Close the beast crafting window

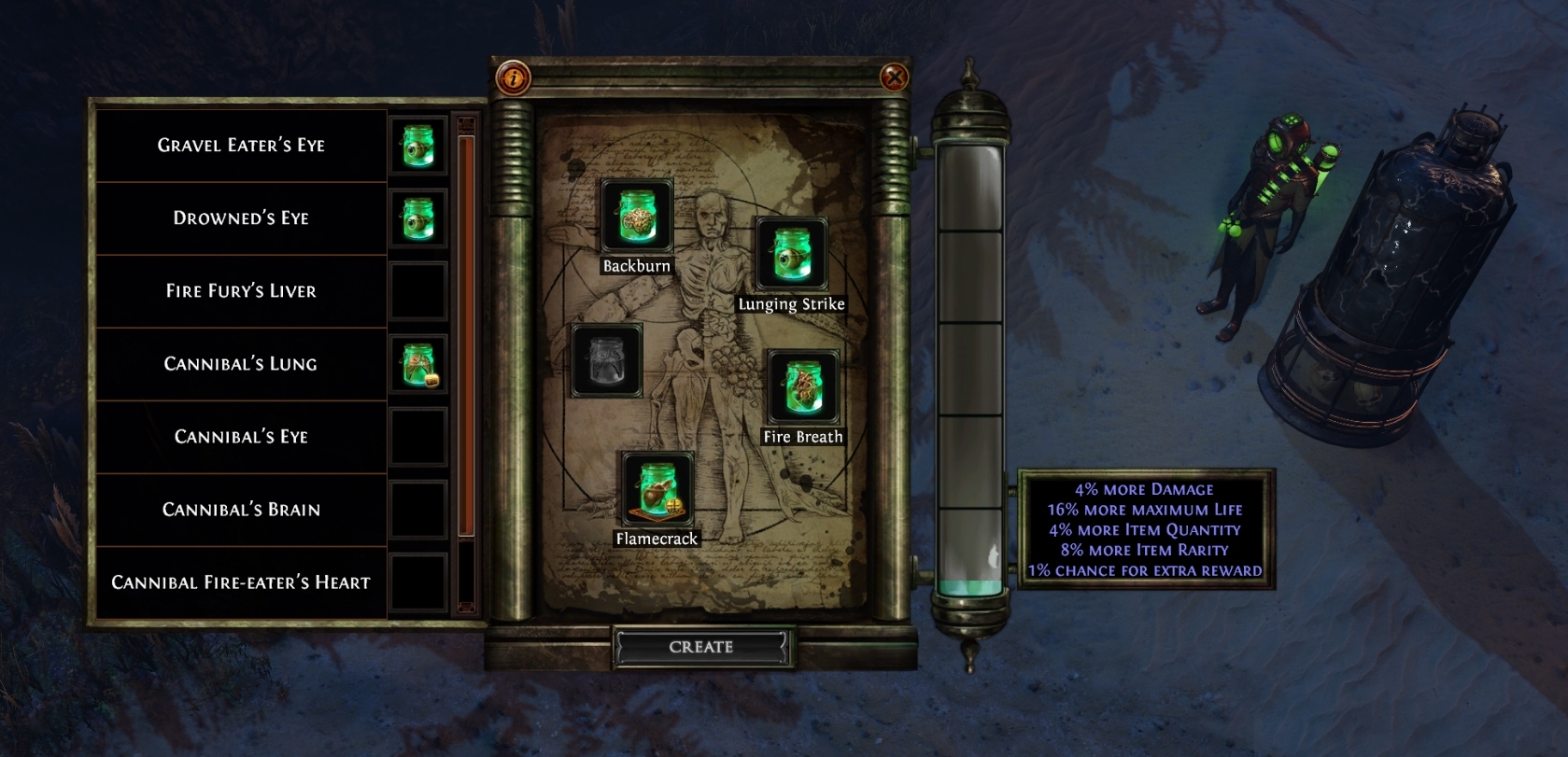[x=894, y=77]
